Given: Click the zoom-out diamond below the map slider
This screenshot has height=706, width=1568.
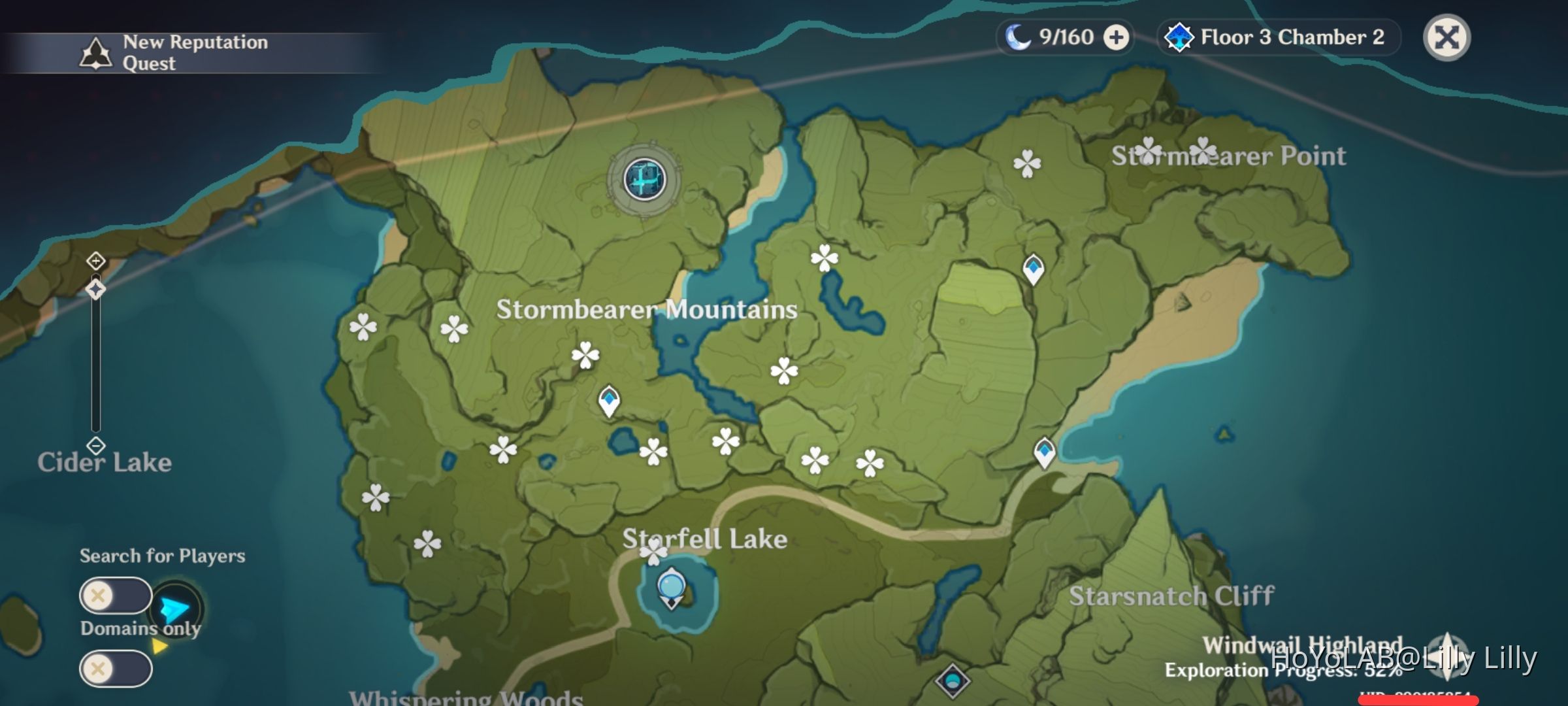Looking at the screenshot, I should click(x=95, y=445).
